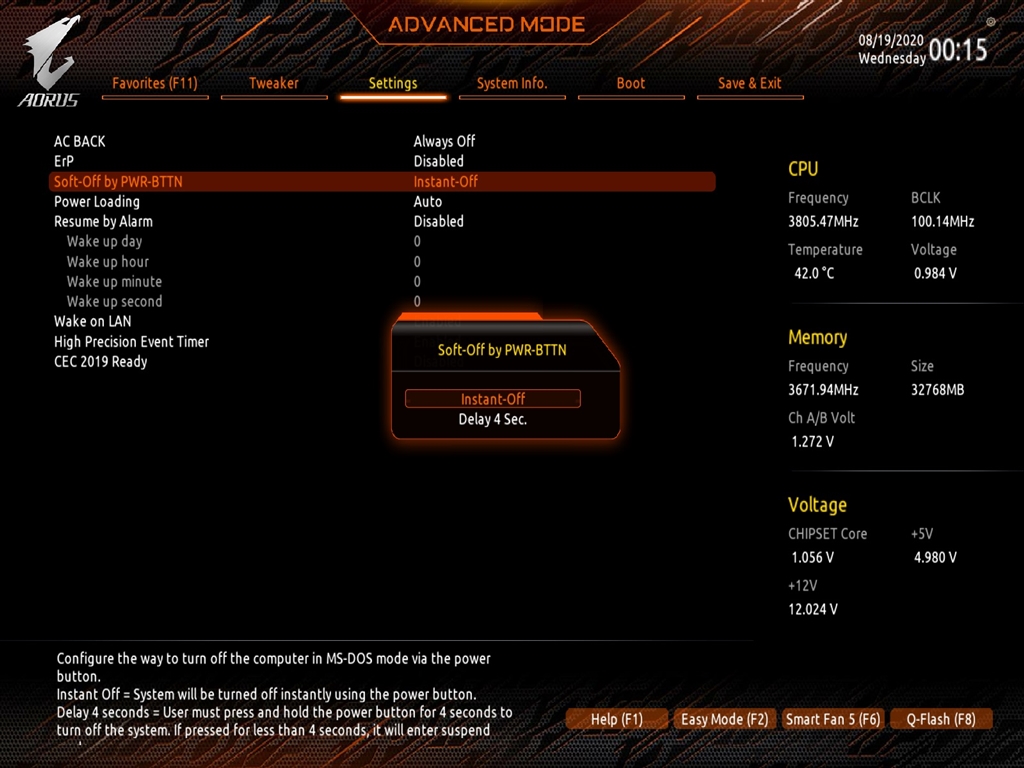The width and height of the screenshot is (1024, 768).
Task: Switch to Save & Exit tab
Action: [x=750, y=83]
